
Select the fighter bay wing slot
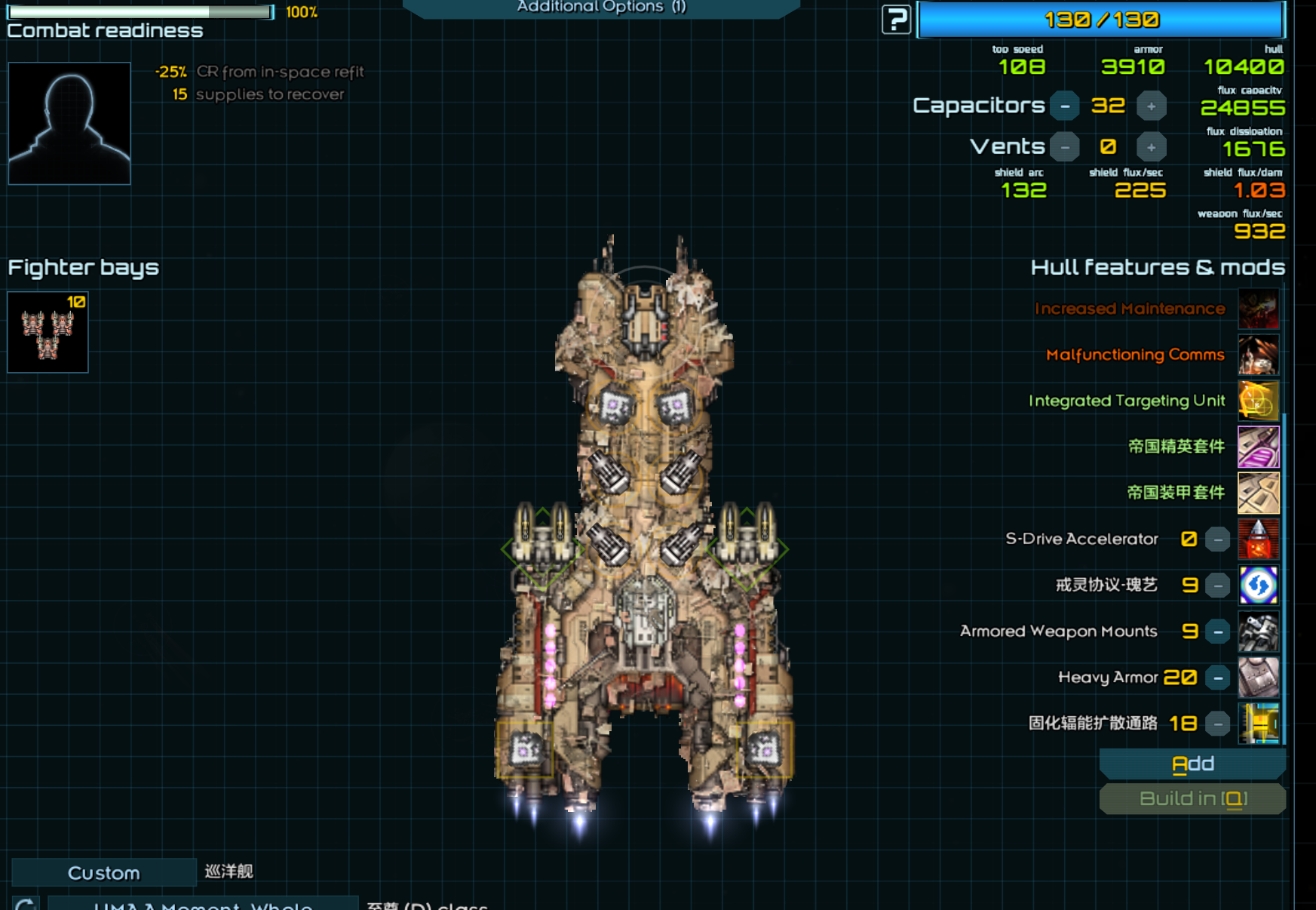pos(48,332)
